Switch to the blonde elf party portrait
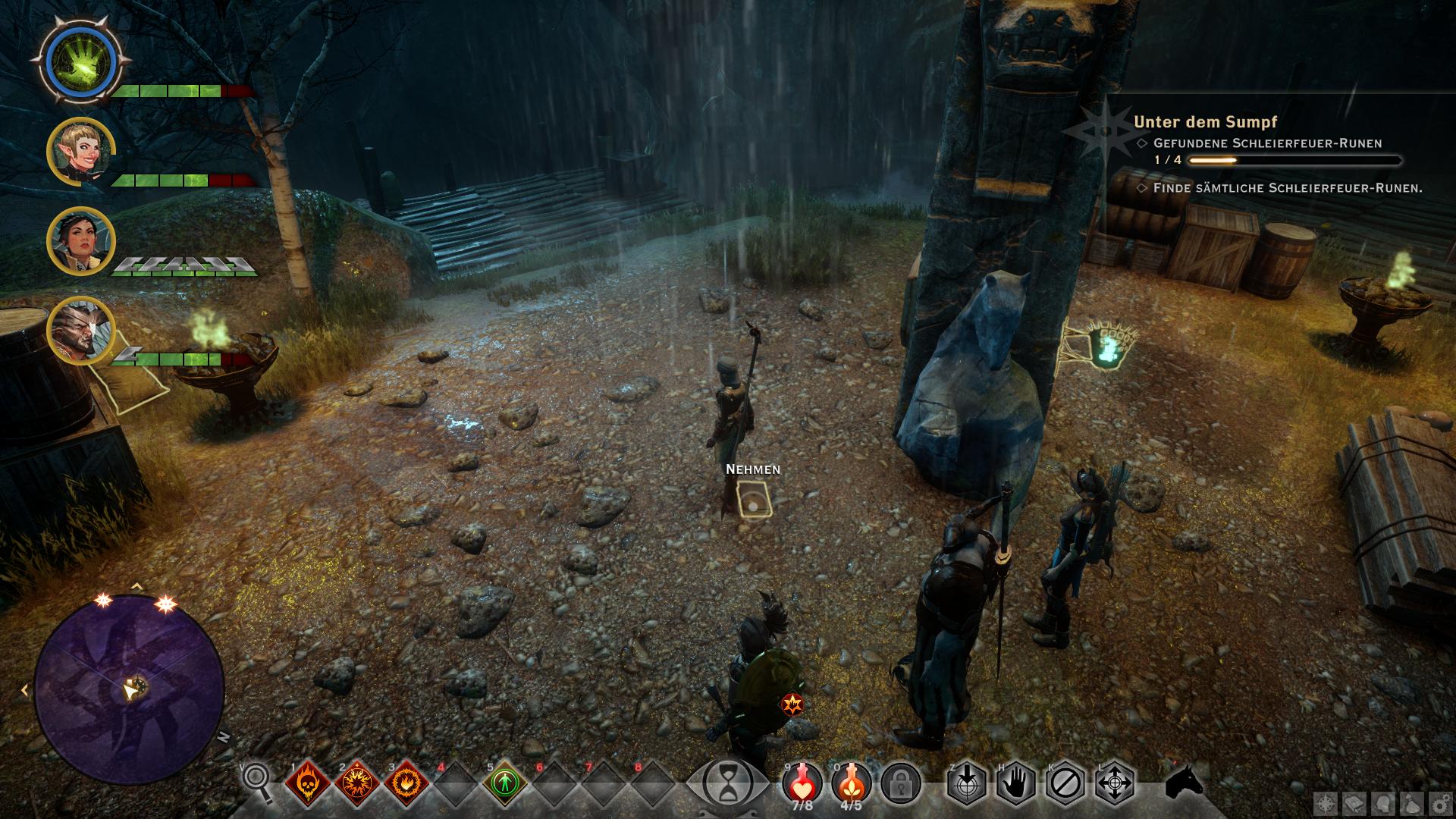Viewport: 1456px width, 819px height. pyautogui.click(x=80, y=152)
